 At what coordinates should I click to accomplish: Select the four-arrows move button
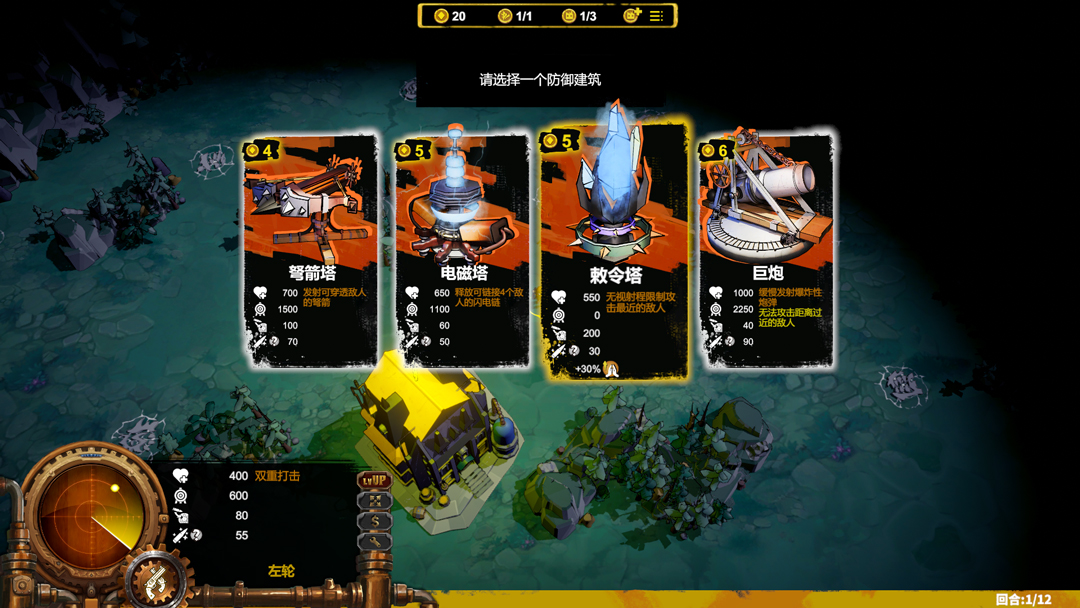click(374, 501)
